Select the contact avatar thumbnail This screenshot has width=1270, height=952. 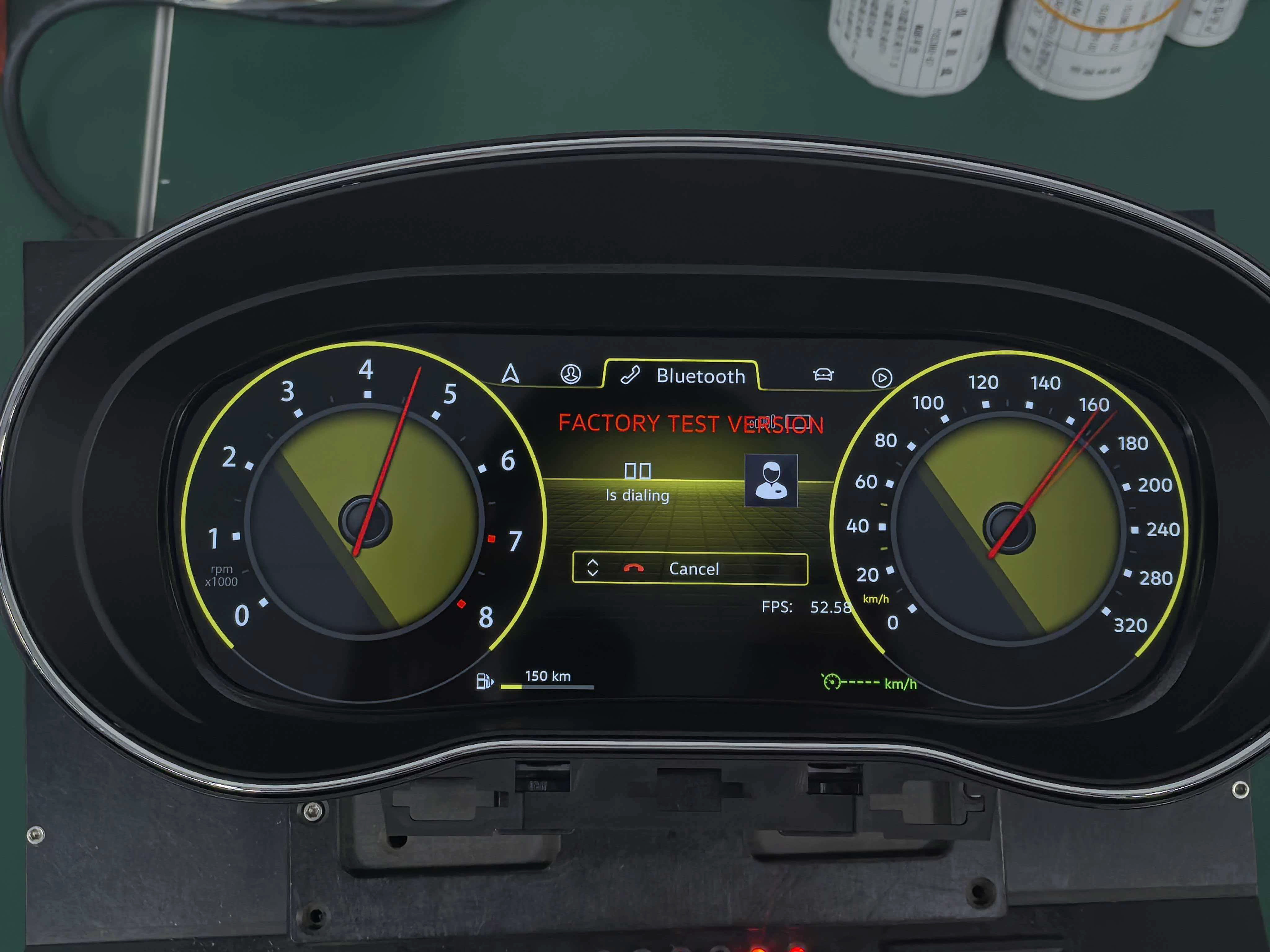click(771, 480)
